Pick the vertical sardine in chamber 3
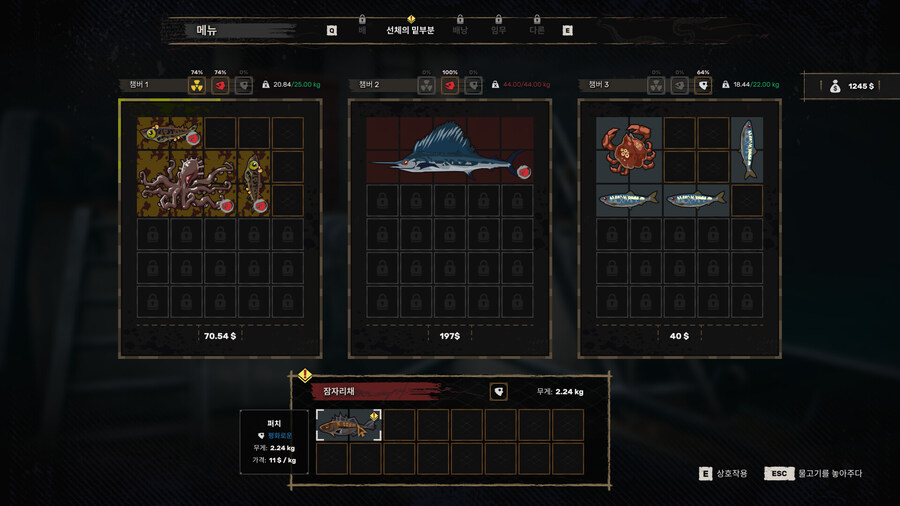 [747, 150]
